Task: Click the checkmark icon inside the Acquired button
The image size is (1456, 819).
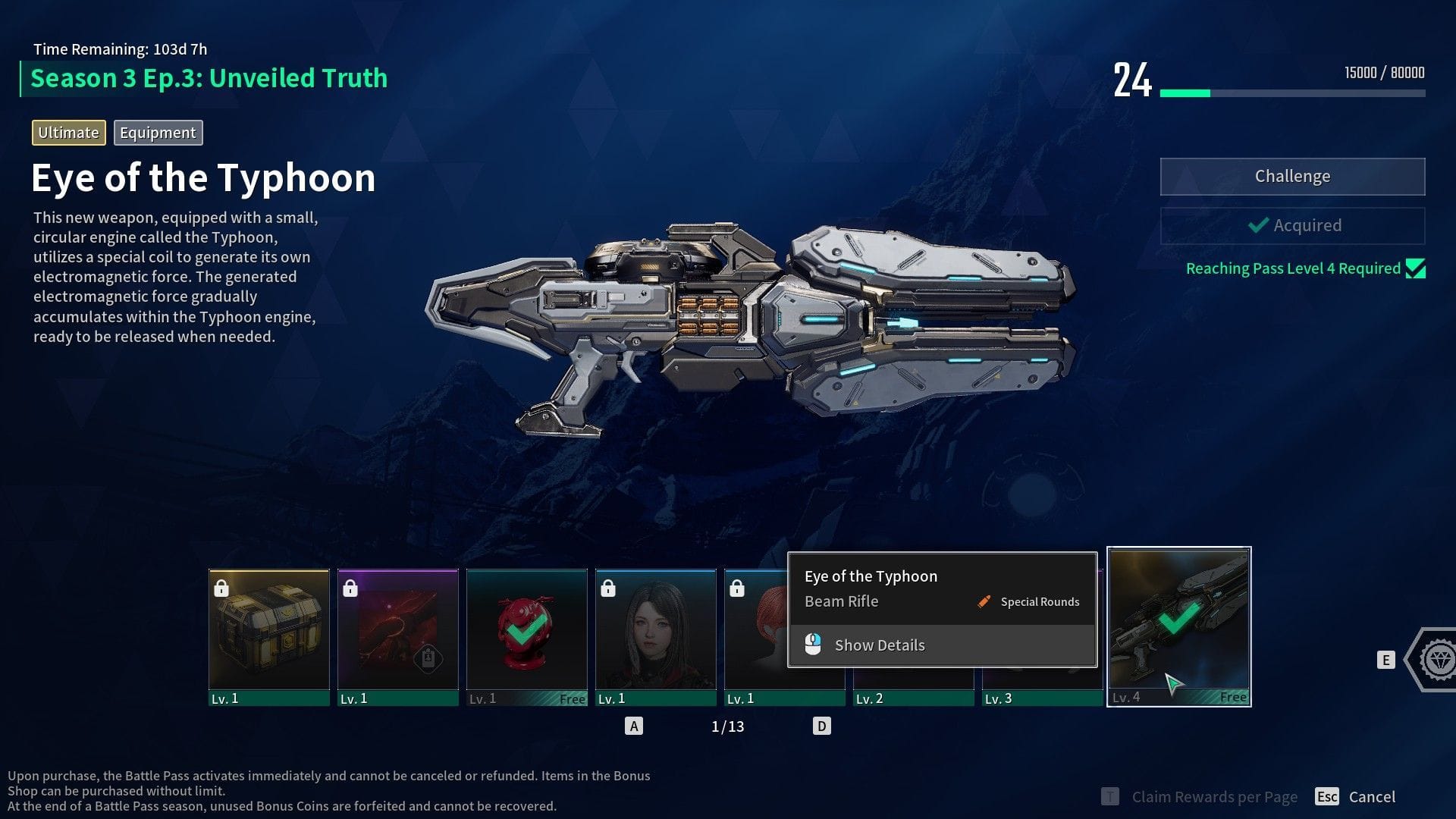Action: pyautogui.click(x=1258, y=225)
